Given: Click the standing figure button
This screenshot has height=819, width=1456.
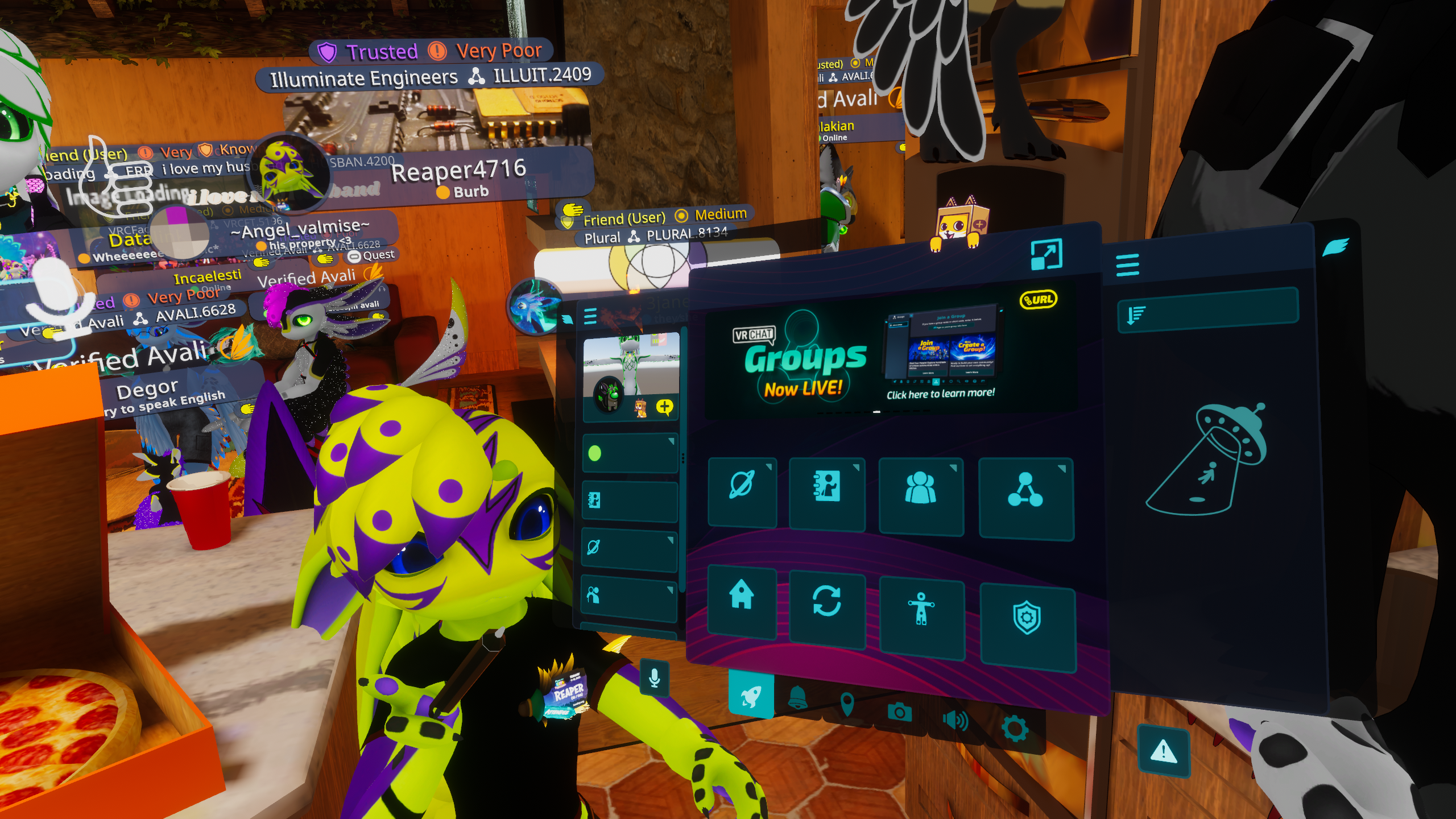Looking at the screenshot, I should [x=921, y=611].
